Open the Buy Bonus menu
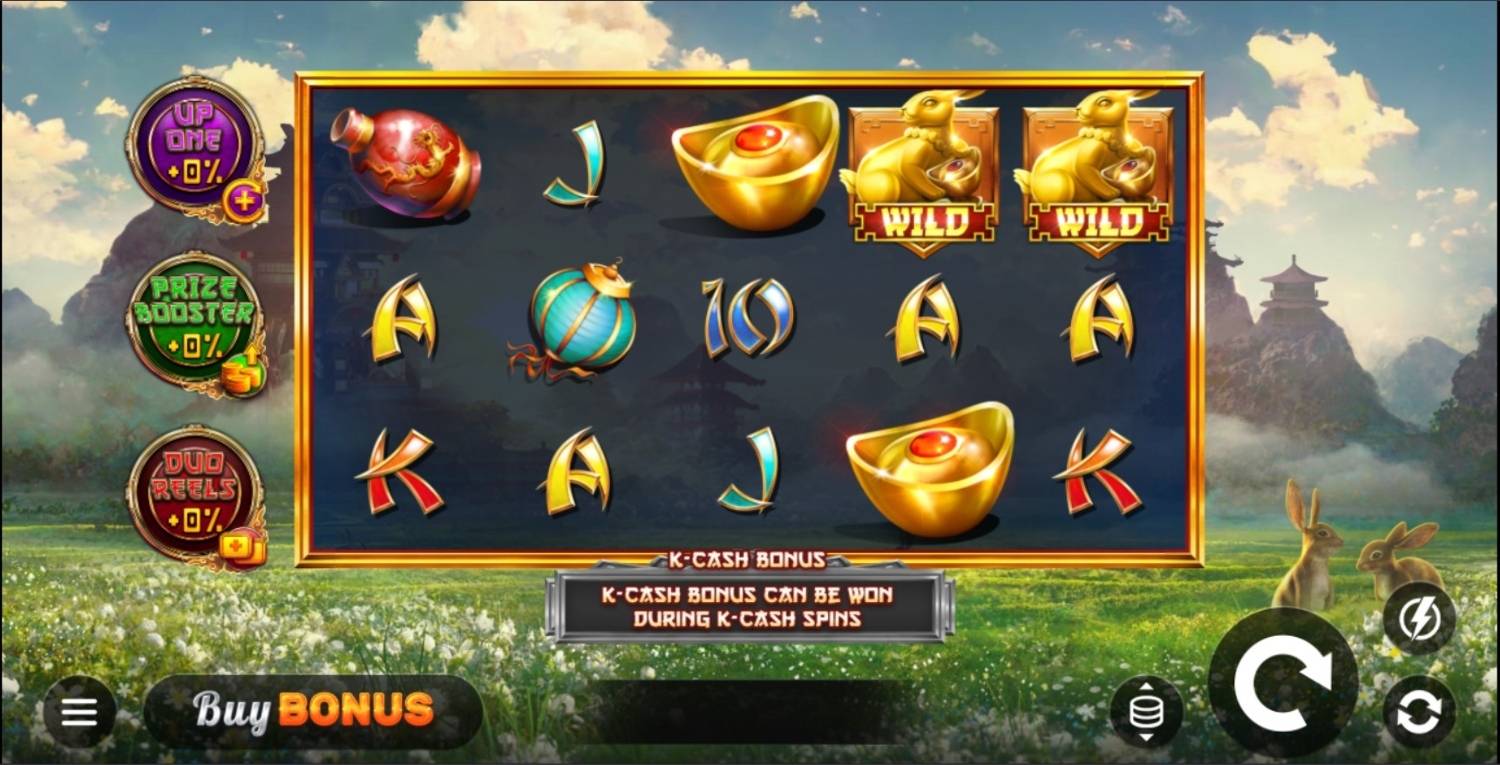This screenshot has height=765, width=1500. 313,710
